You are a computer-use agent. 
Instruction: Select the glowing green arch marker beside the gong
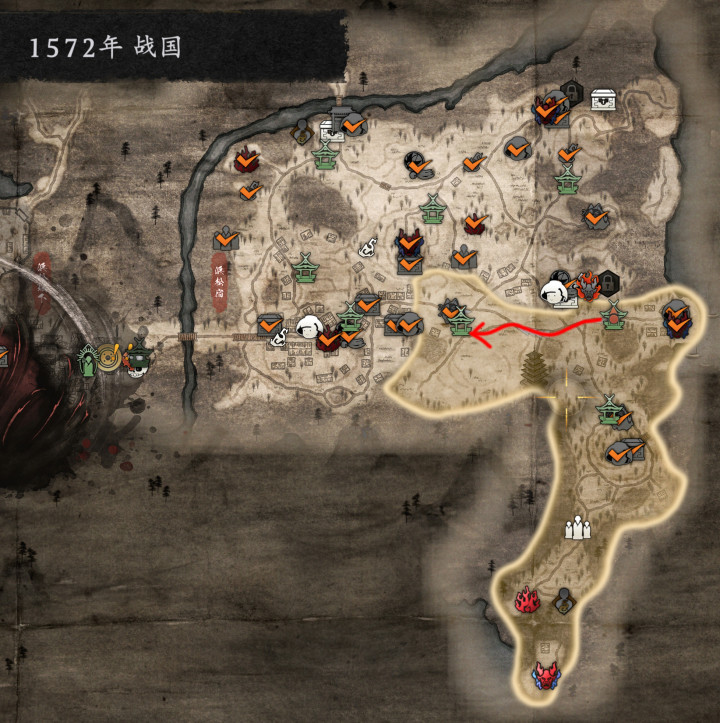[x=90, y=358]
